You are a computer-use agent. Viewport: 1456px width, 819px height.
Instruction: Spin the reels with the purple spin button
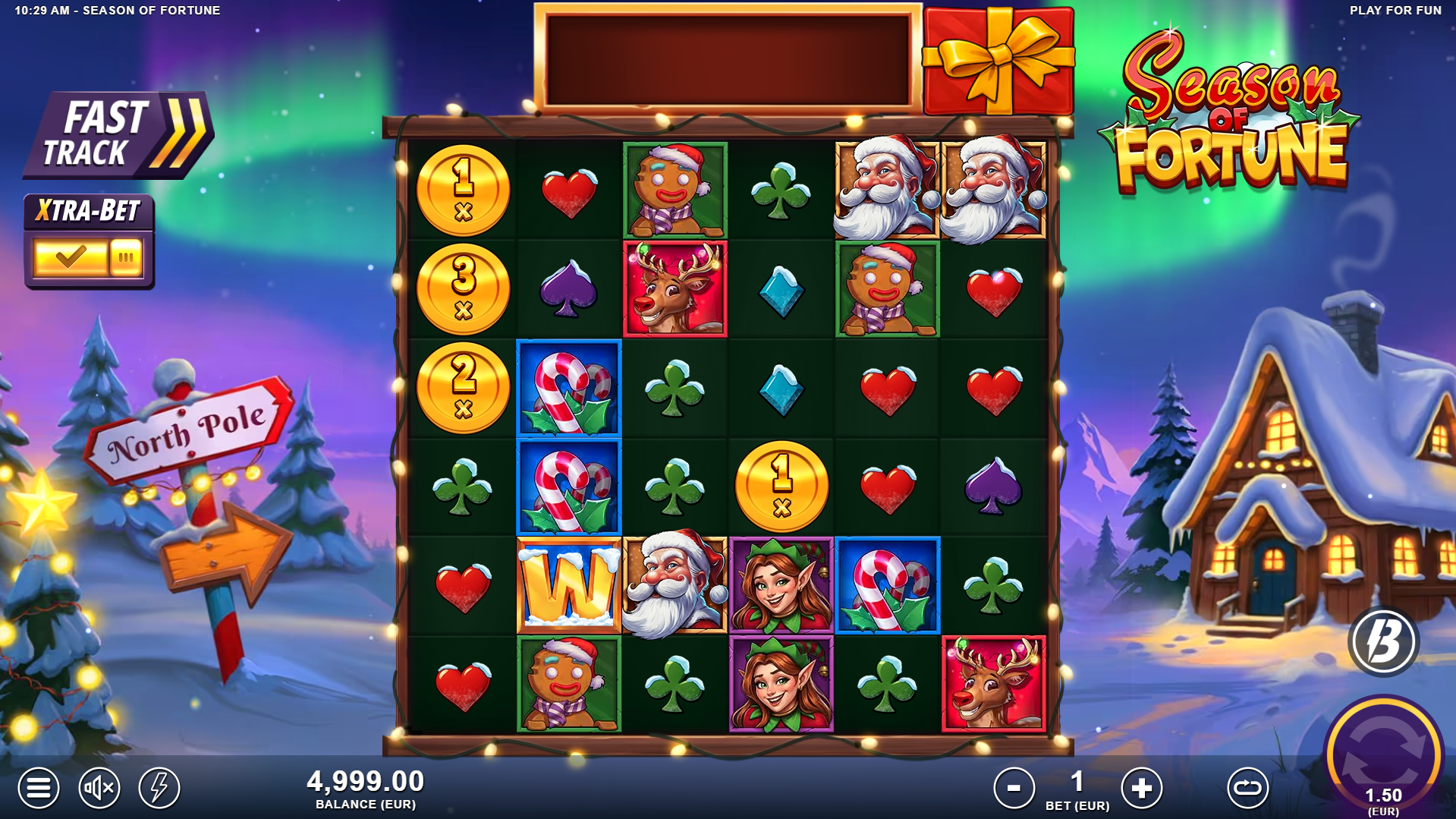tap(1384, 759)
